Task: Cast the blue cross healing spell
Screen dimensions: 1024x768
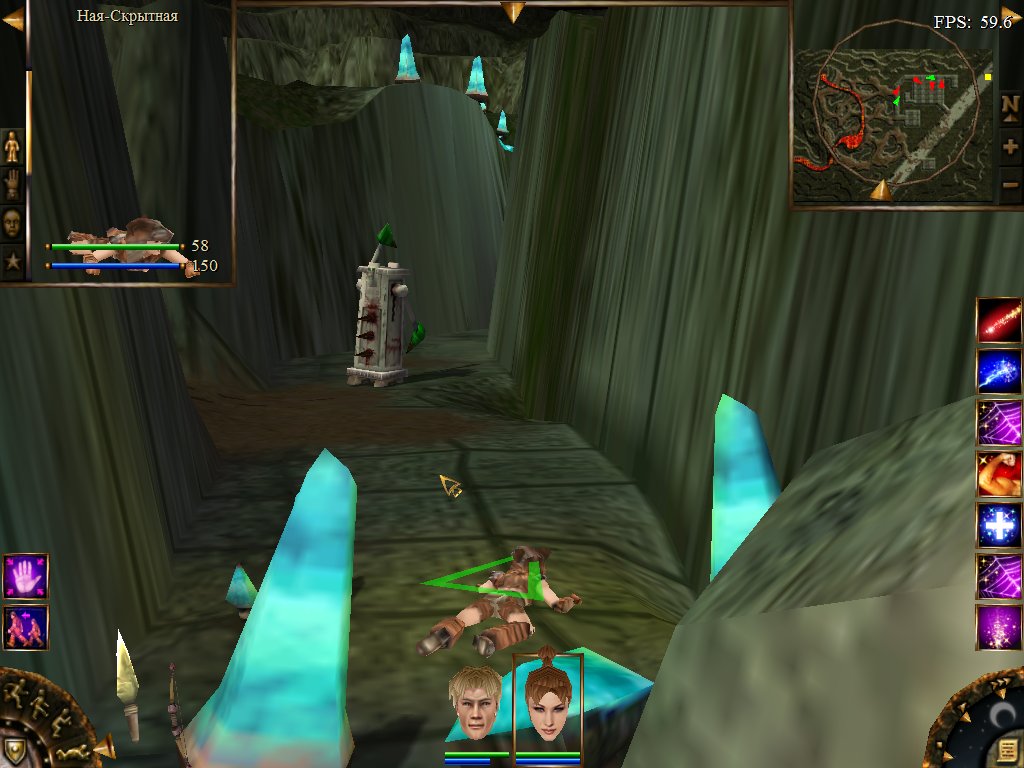Action: pos(998,525)
